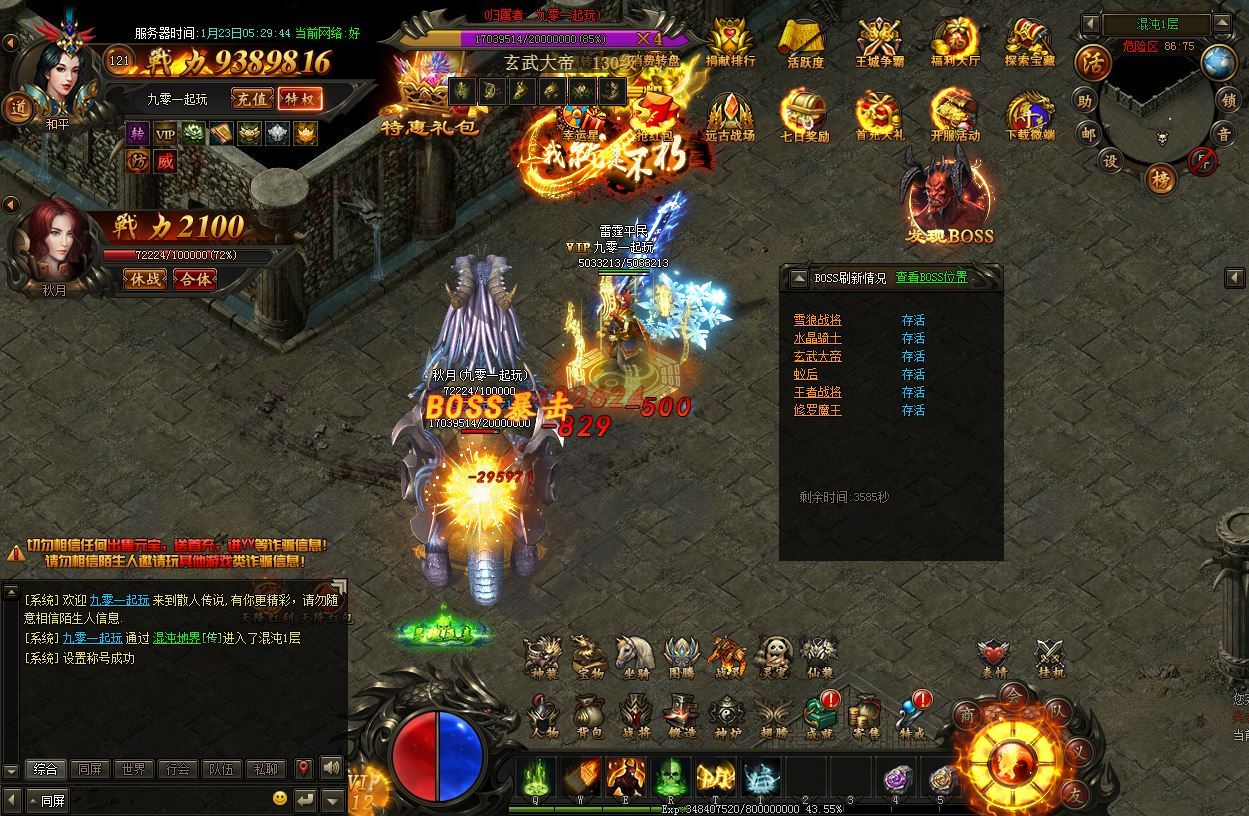Viewport: 1249px width, 816px height.
Task: Activate the green skull skill
Action: (670, 777)
